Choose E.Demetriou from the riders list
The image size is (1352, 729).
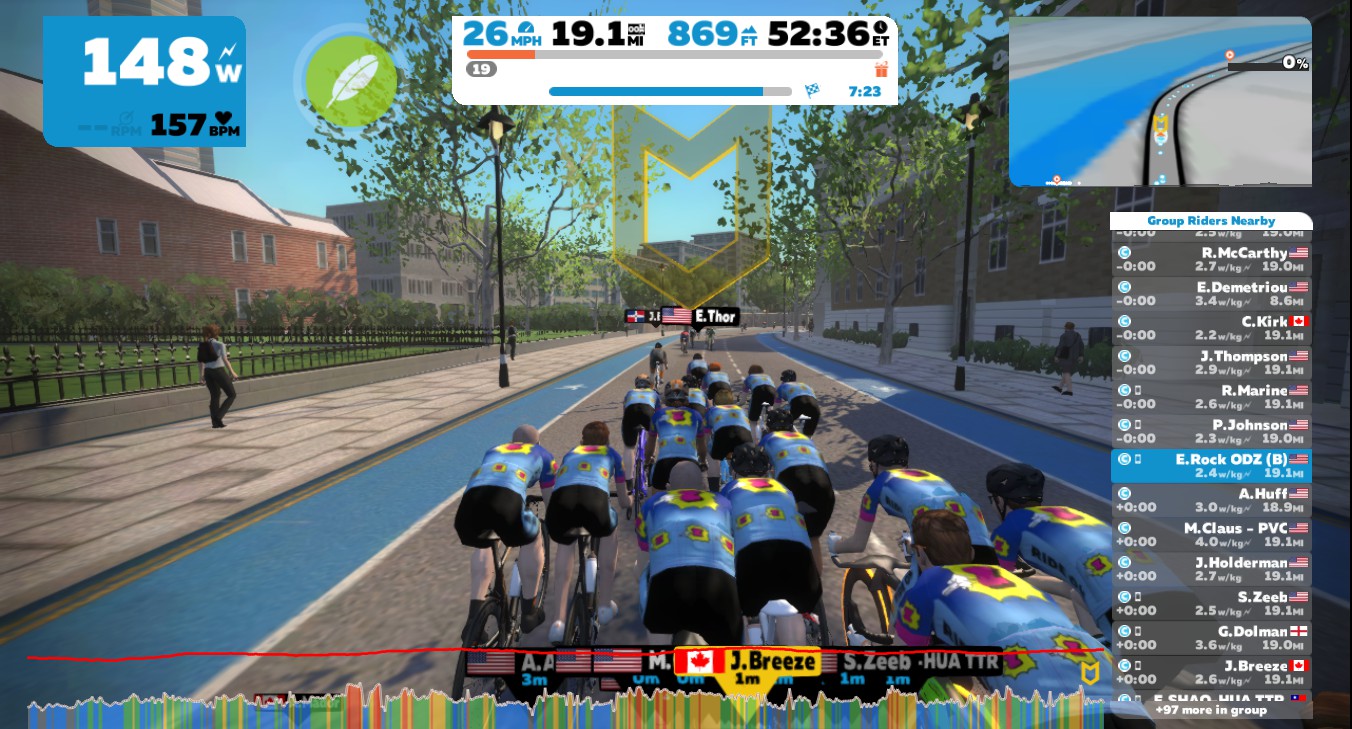(1211, 294)
